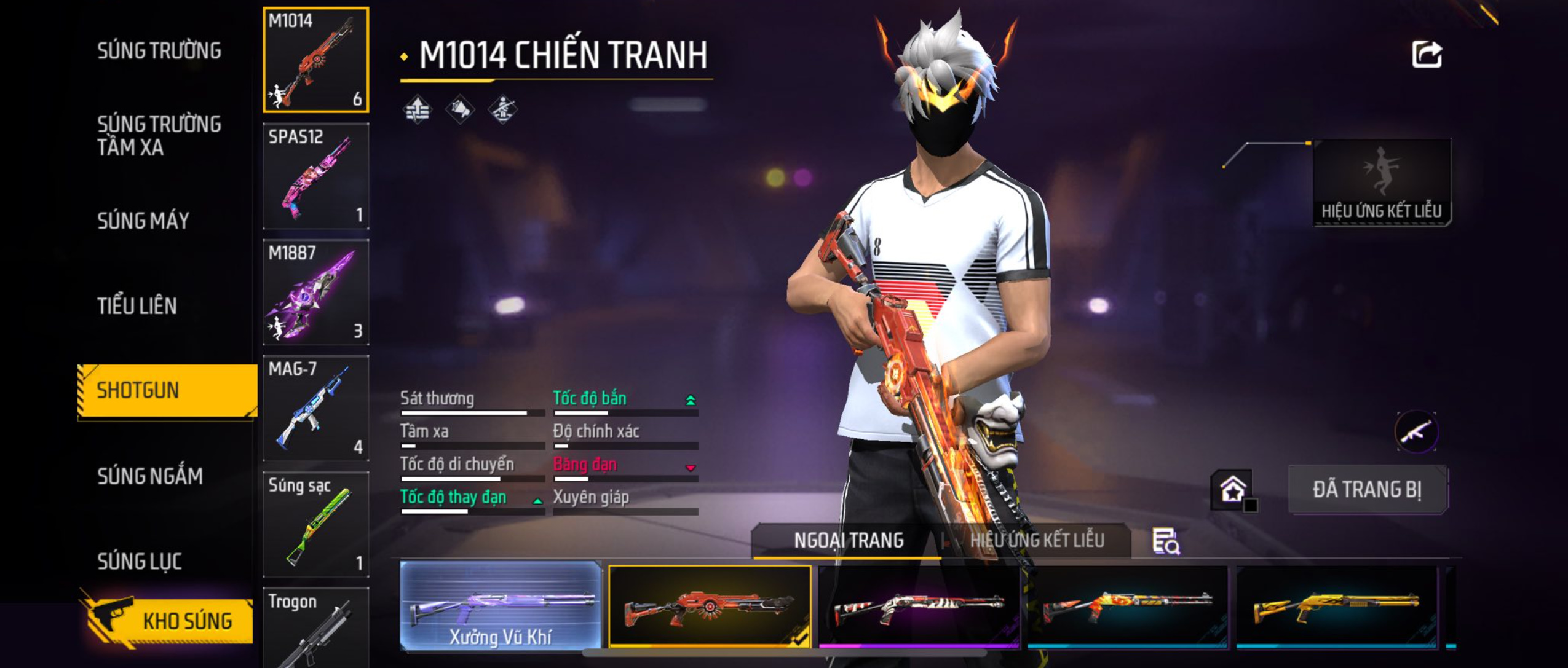Open the Súng Lục category
Viewport: 1568px width, 668px height.
tap(140, 560)
